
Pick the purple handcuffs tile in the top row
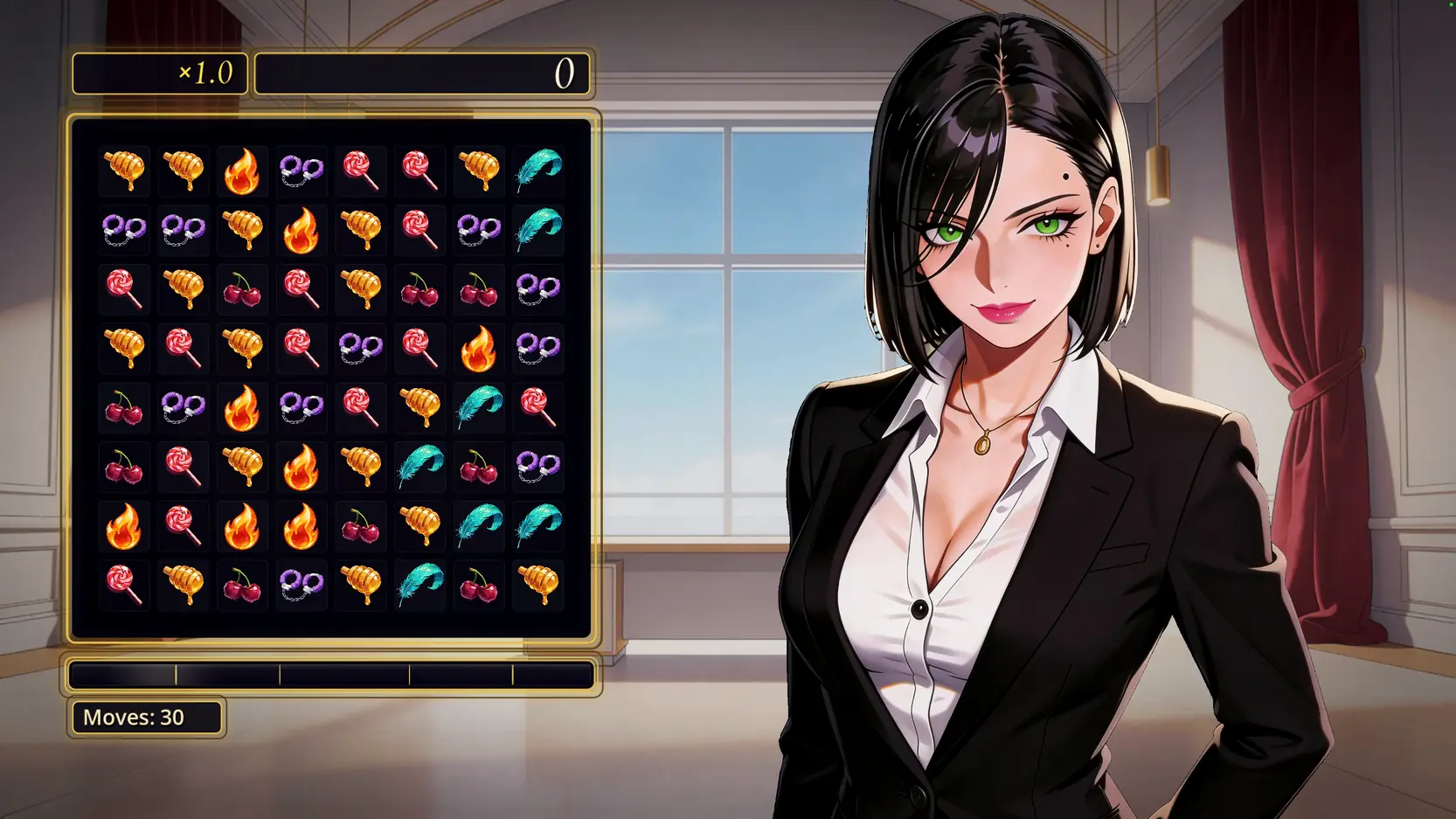[302, 170]
